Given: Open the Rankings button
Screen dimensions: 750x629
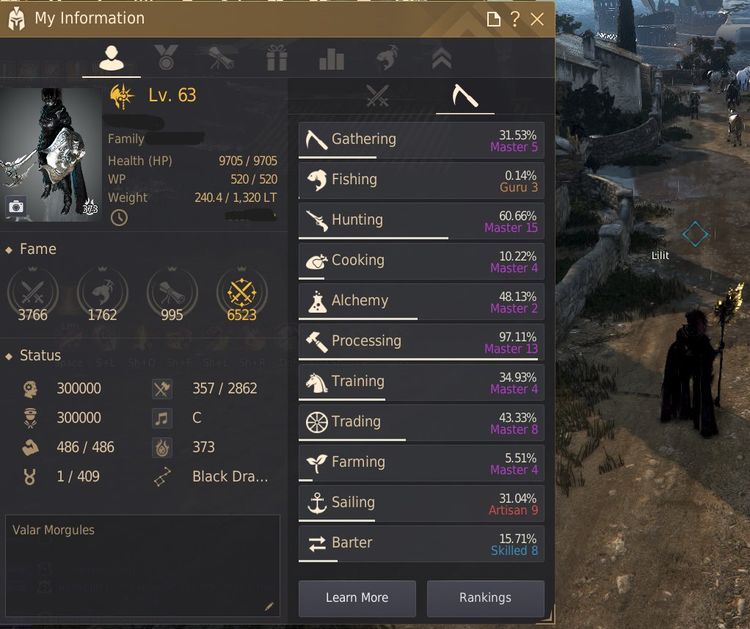Looking at the screenshot, I should (485, 598).
